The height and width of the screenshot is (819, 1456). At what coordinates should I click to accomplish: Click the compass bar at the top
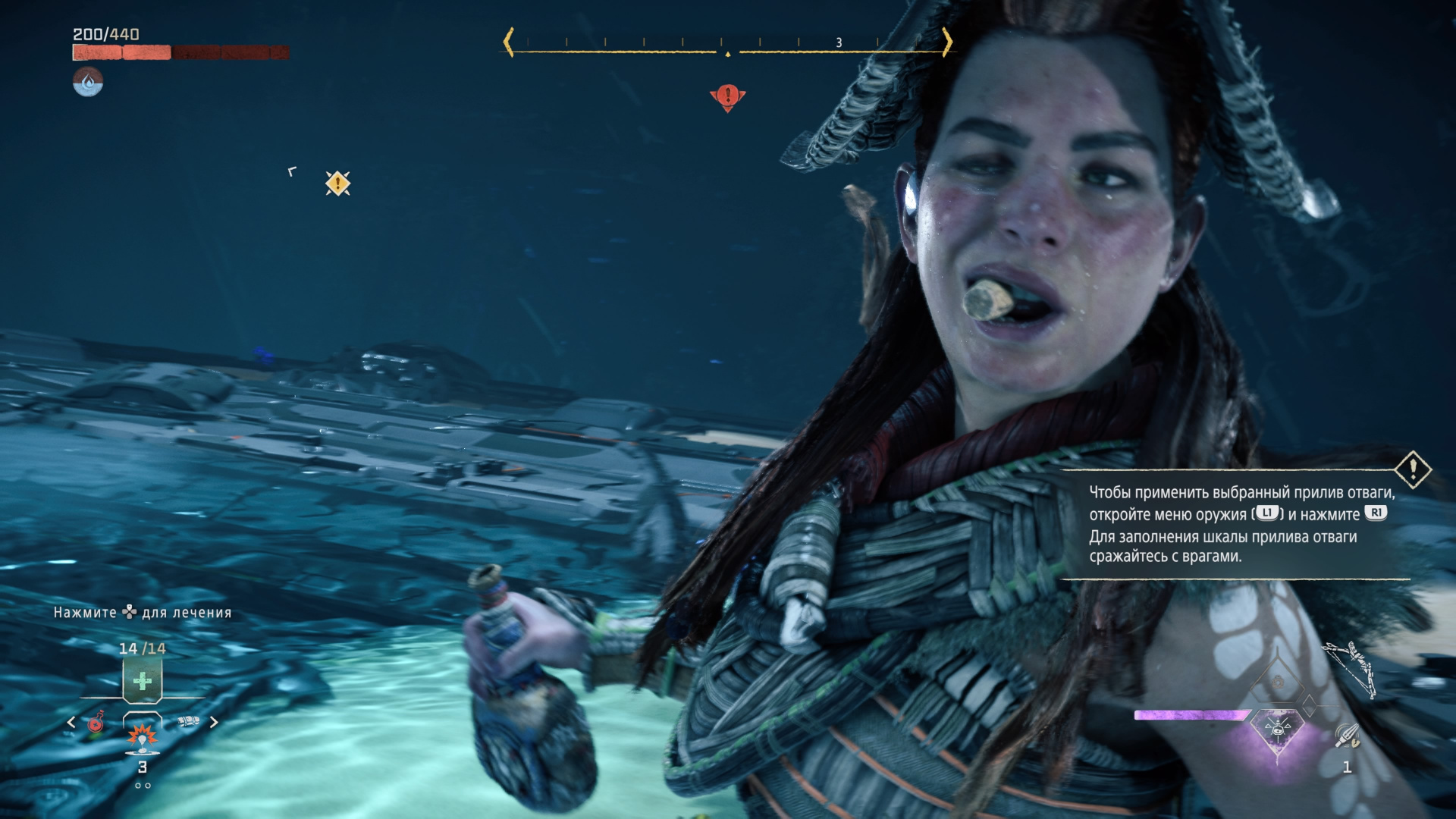coord(728,43)
